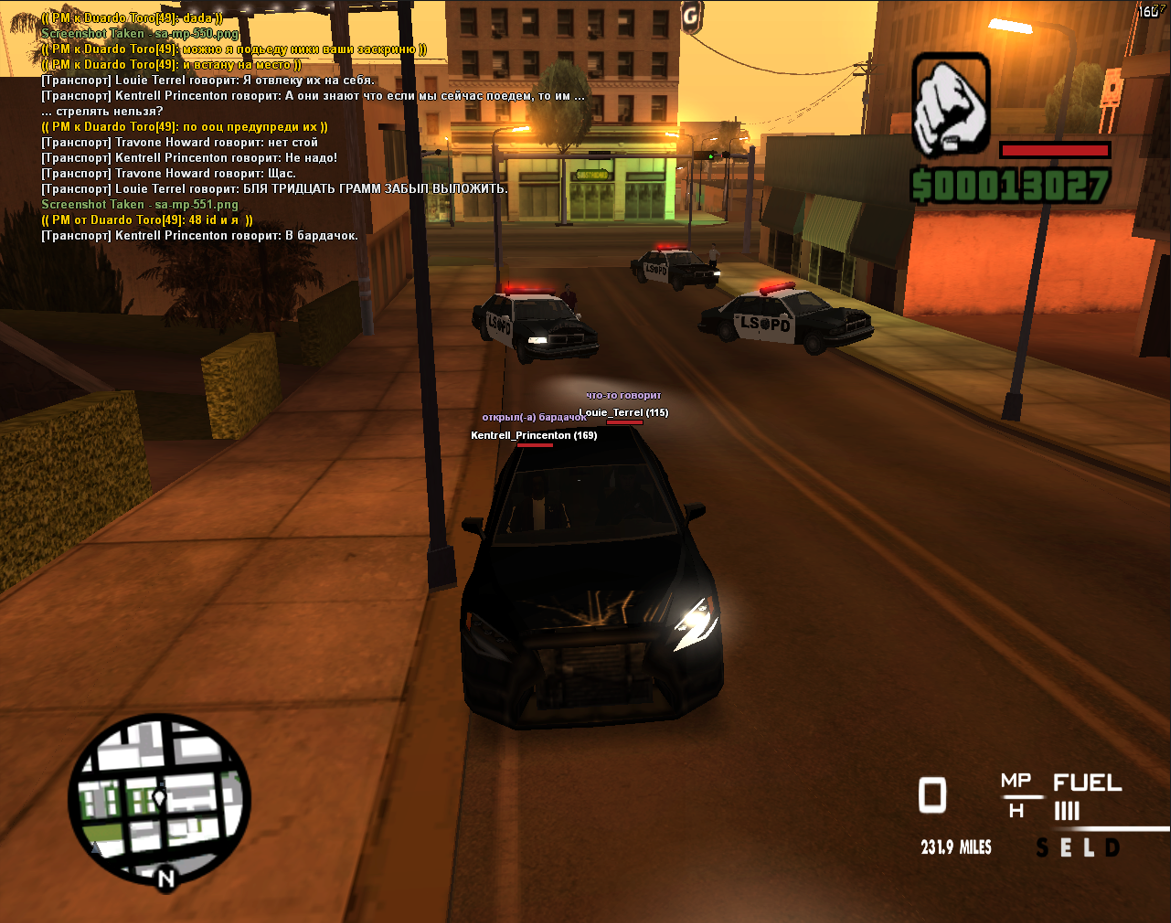Click the N north marker on the radar
This screenshot has height=923, width=1171.
click(x=166, y=879)
